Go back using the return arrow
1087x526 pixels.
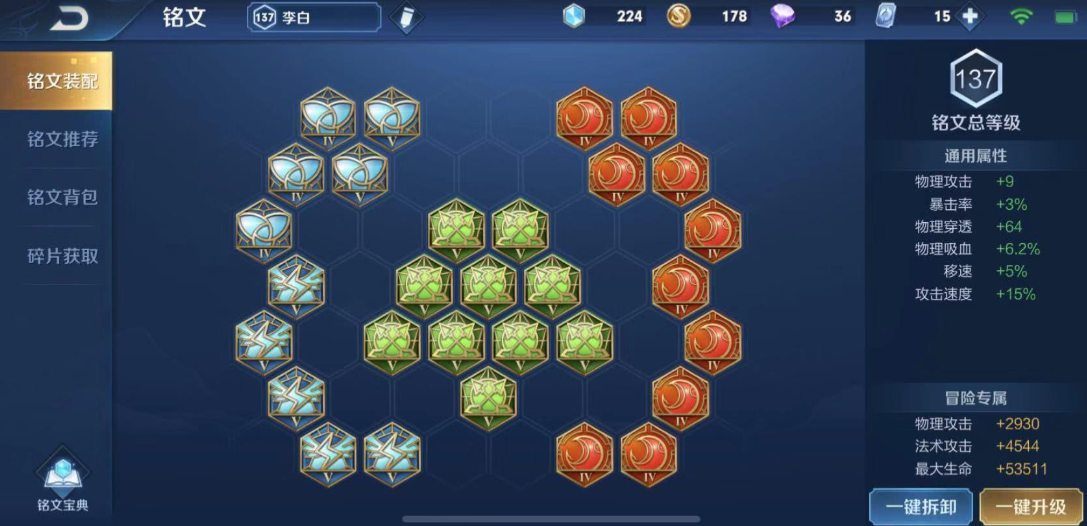[68, 18]
